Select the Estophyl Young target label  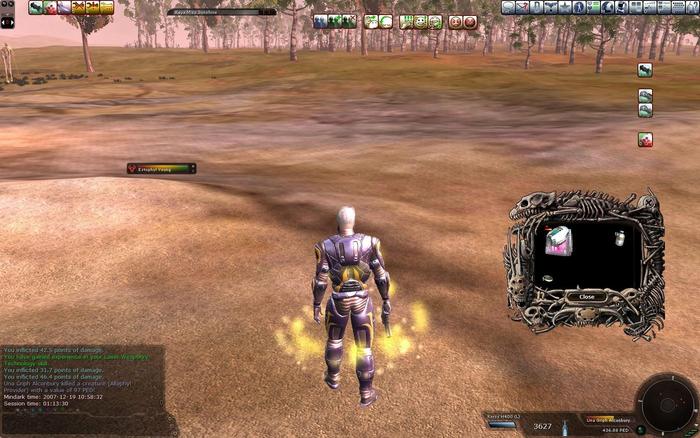(x=161, y=169)
